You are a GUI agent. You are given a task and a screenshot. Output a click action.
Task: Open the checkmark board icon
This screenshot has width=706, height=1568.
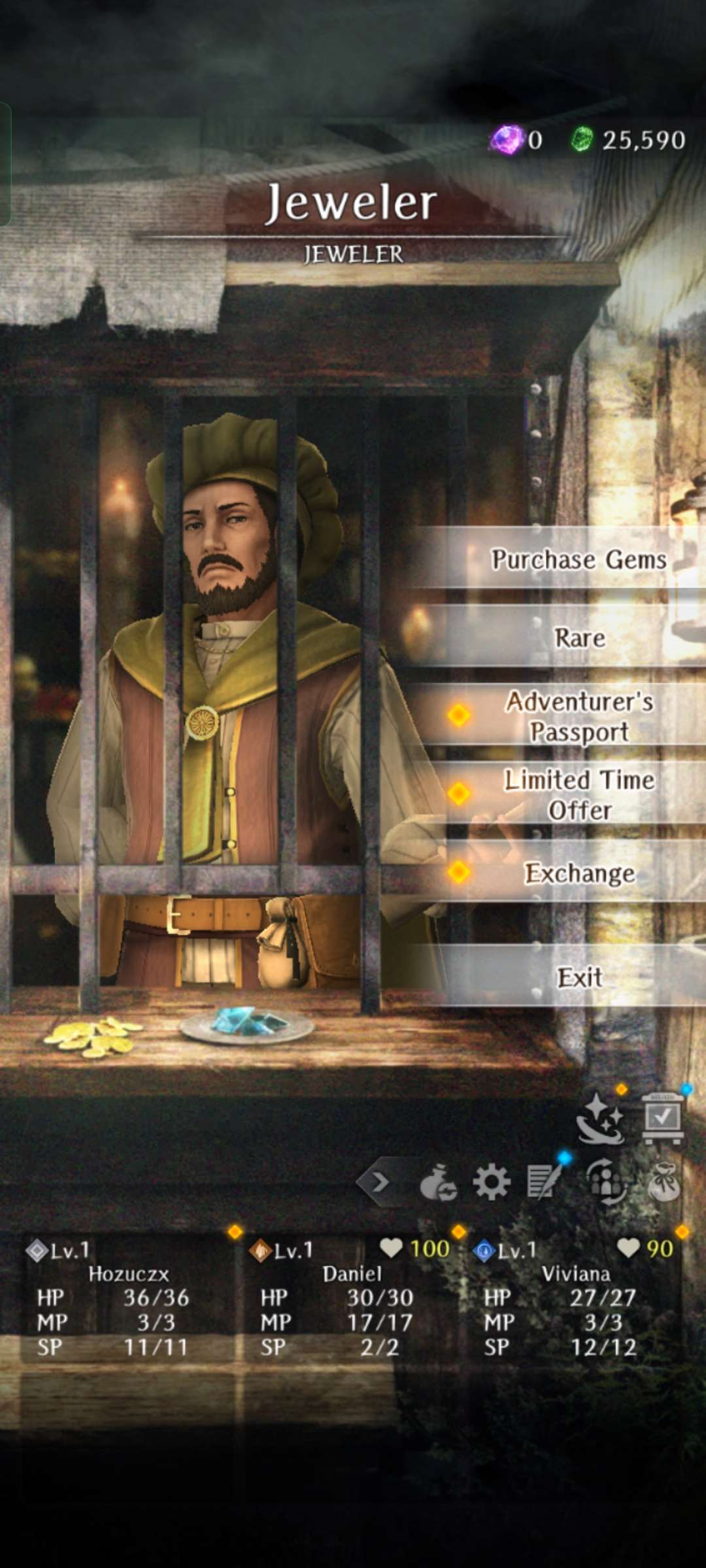(x=663, y=1117)
